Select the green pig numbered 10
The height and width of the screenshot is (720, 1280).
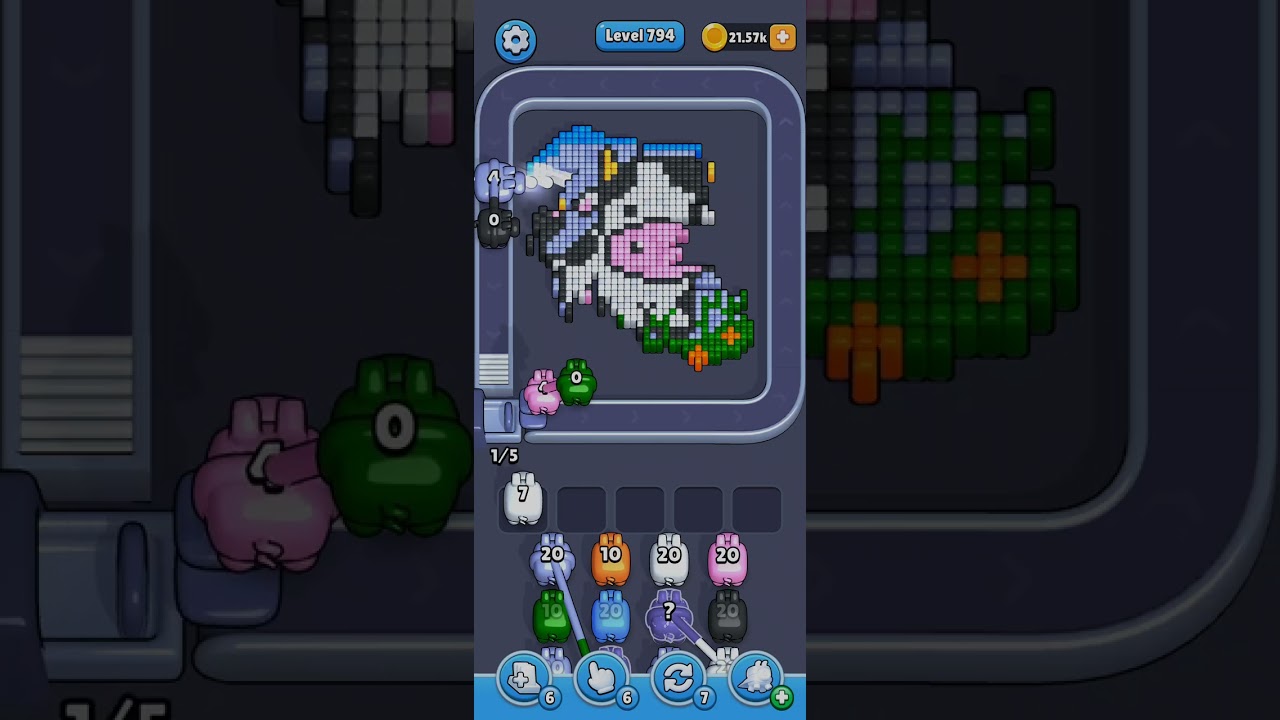coord(551,617)
